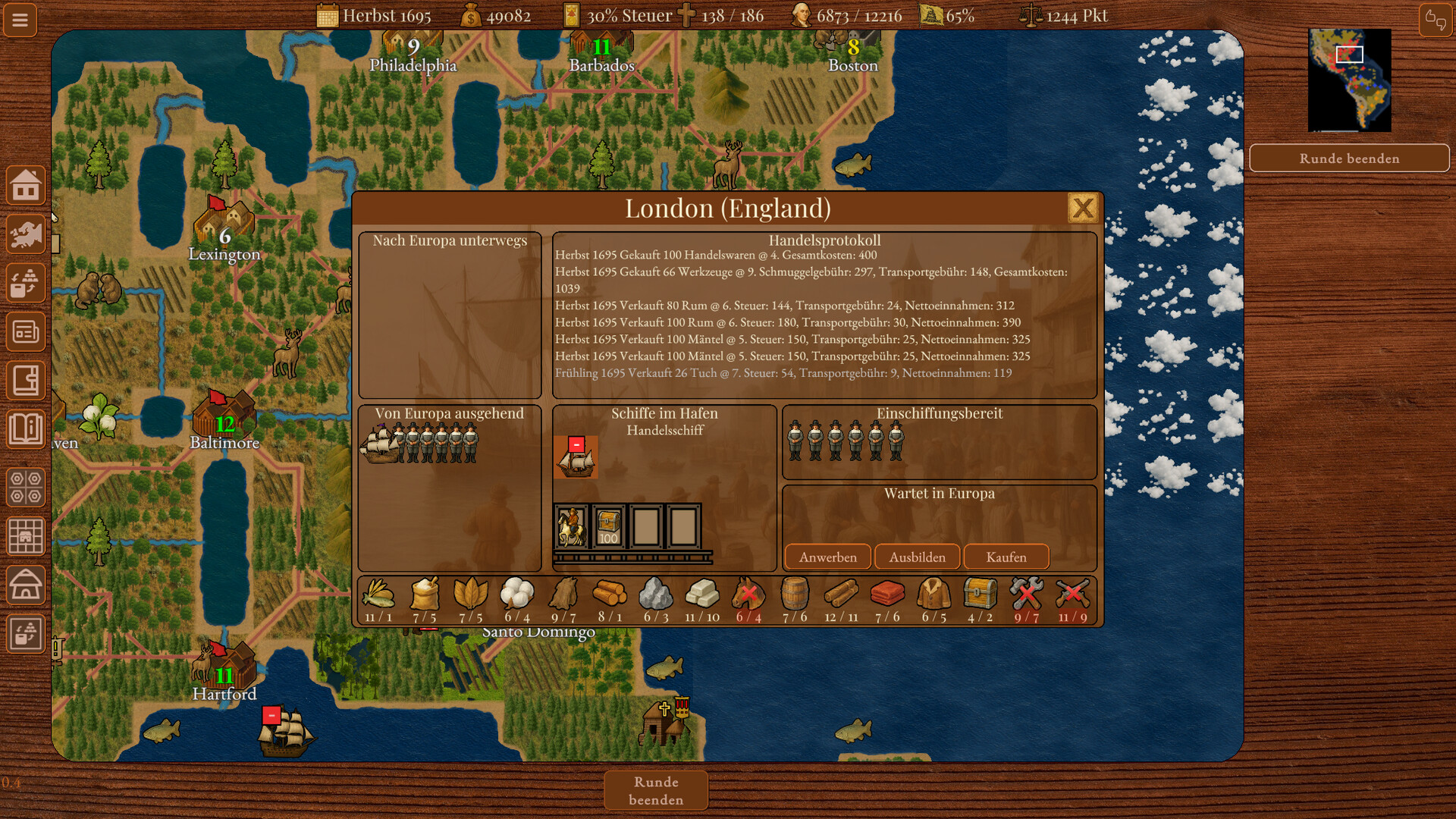Click the Anwerben button
This screenshot has width=1456, height=819.
coord(827,557)
